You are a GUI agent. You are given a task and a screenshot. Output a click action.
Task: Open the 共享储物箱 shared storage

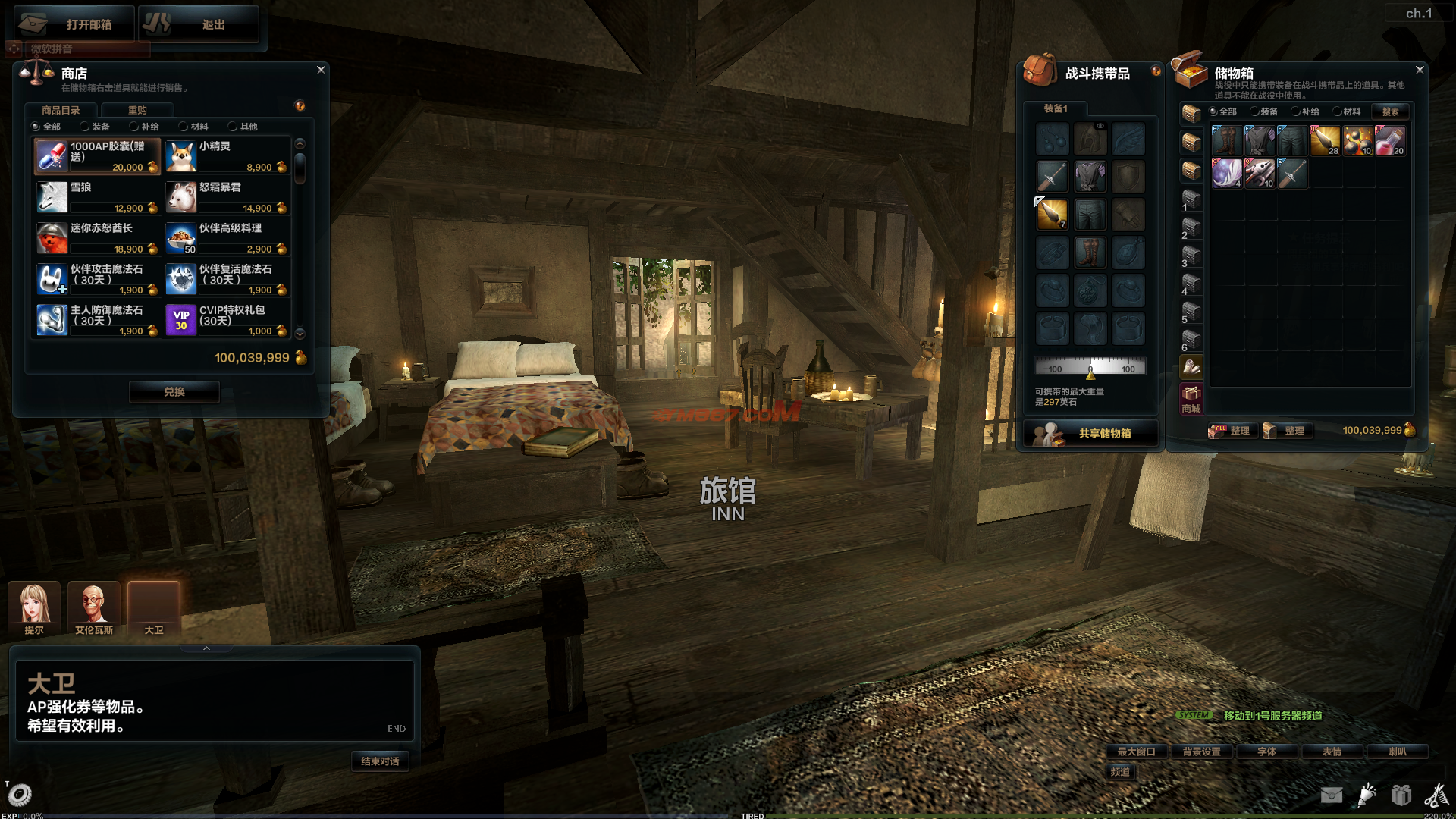[1090, 433]
